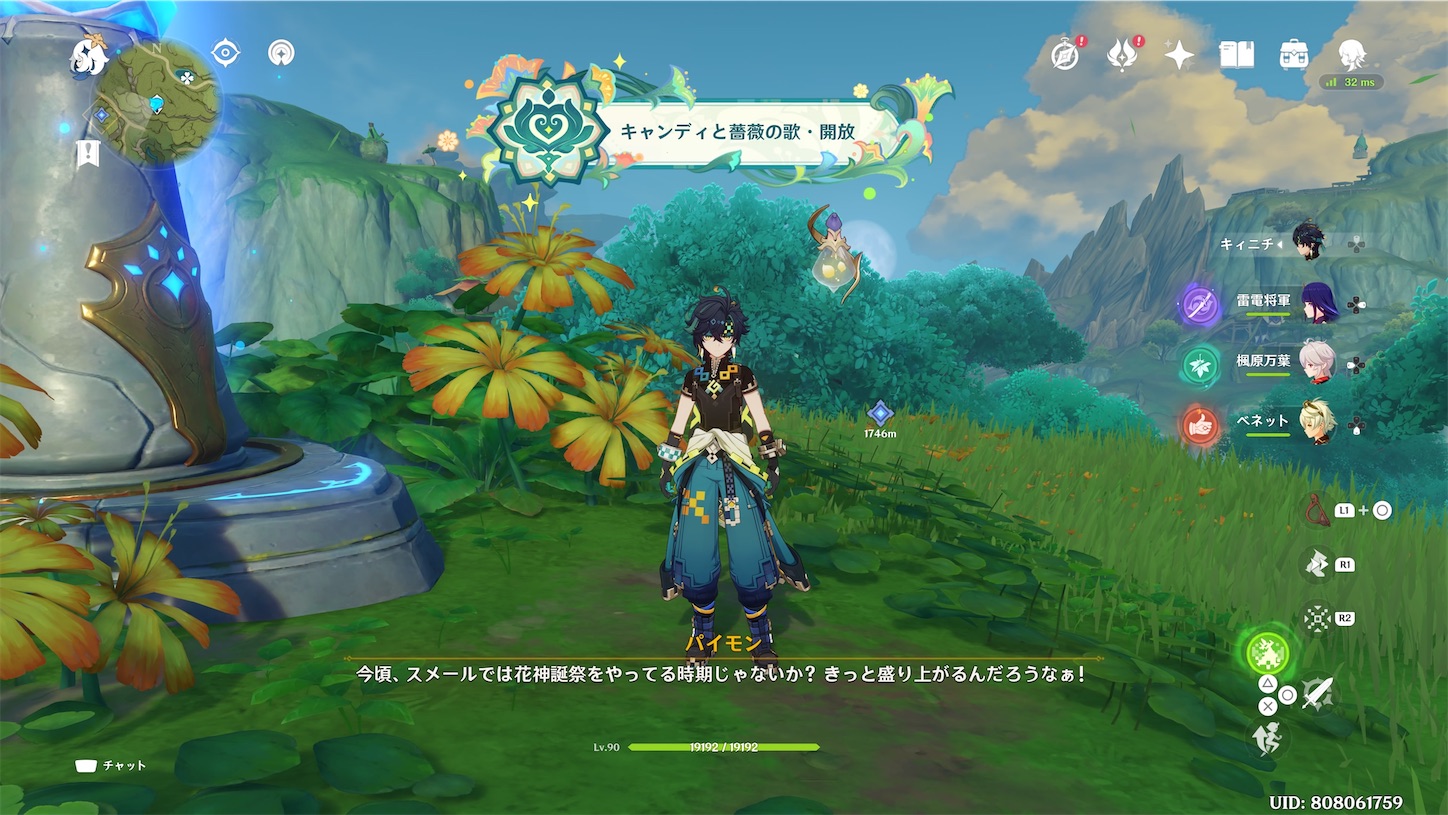Open the Battle Pass sparkle icon
The image size is (1448, 815).
pos(1178,55)
